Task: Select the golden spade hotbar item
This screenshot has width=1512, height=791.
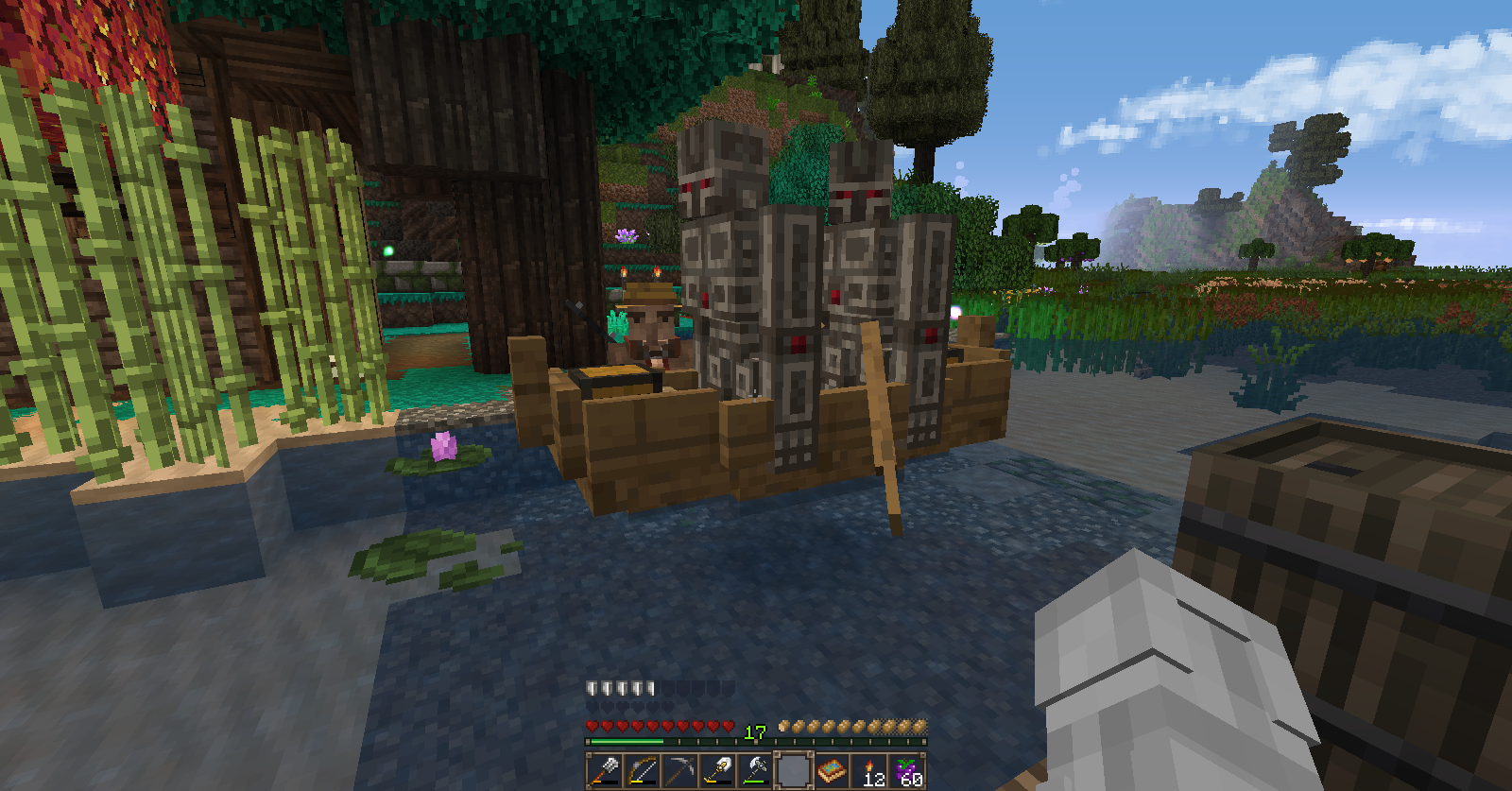Action: click(720, 770)
